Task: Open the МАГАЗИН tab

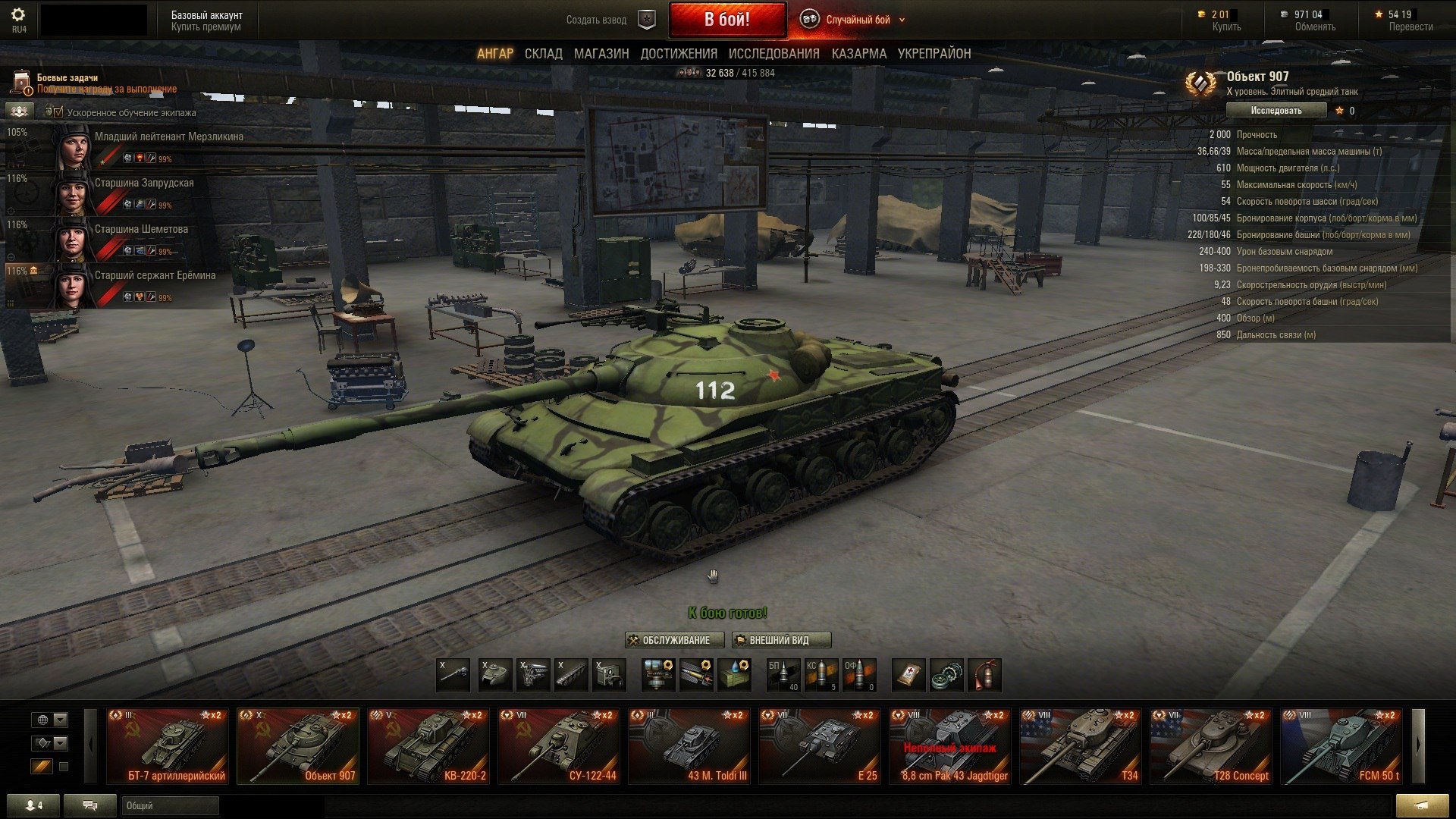Action: click(601, 54)
